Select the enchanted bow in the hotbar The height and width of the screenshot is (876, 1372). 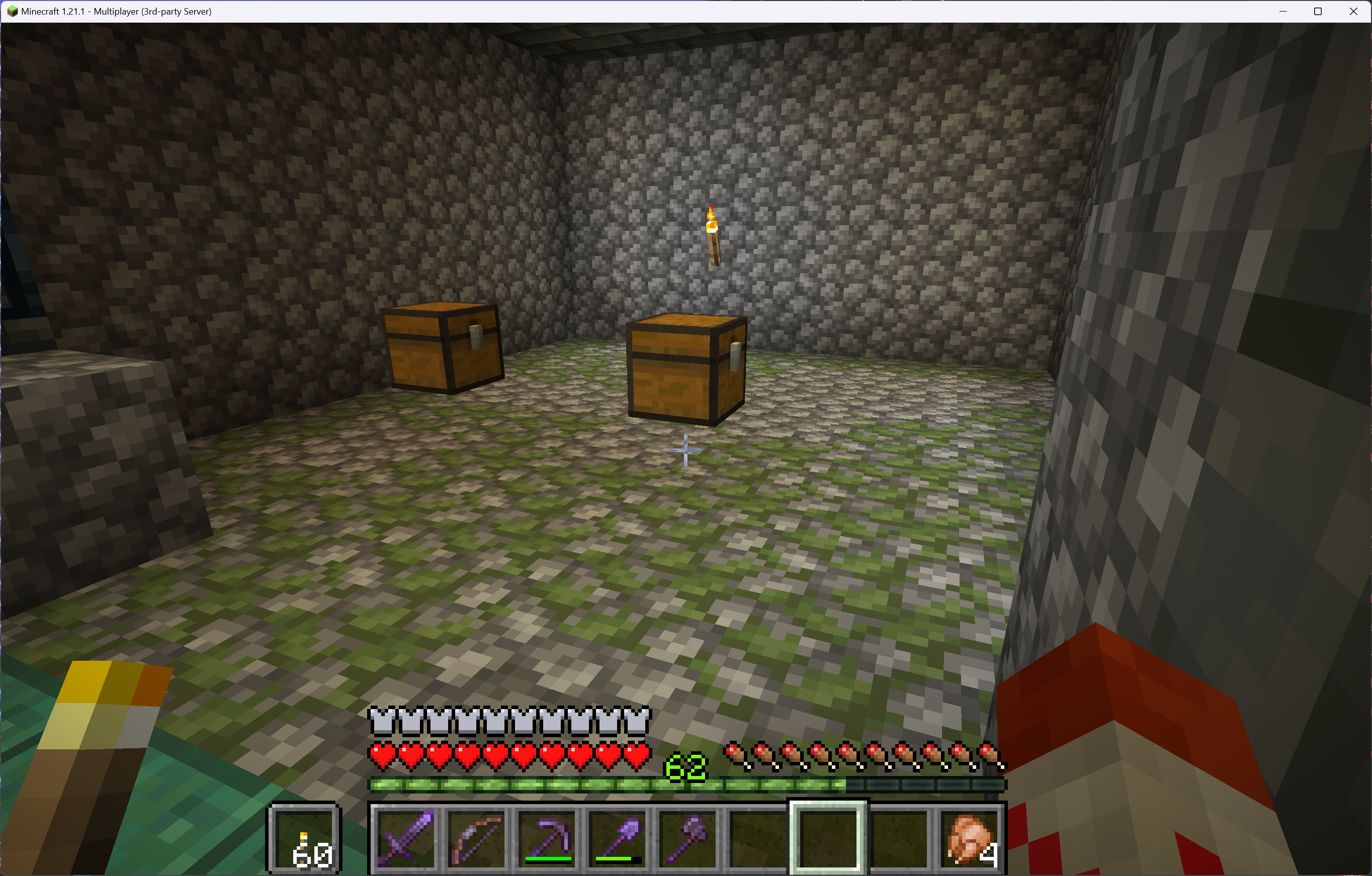pyautogui.click(x=476, y=840)
